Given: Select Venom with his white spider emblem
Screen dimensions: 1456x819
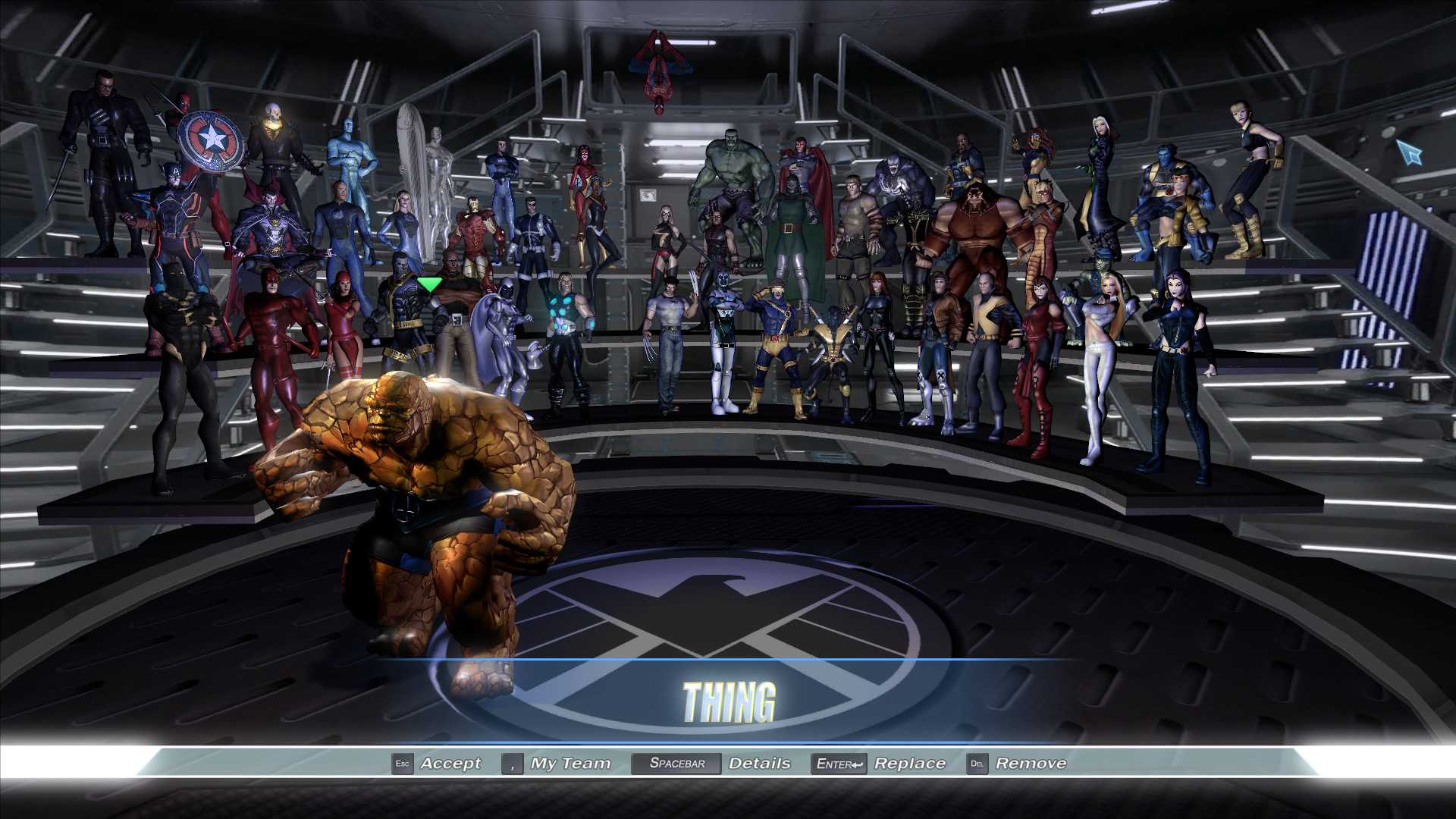Looking at the screenshot, I should (x=899, y=182).
